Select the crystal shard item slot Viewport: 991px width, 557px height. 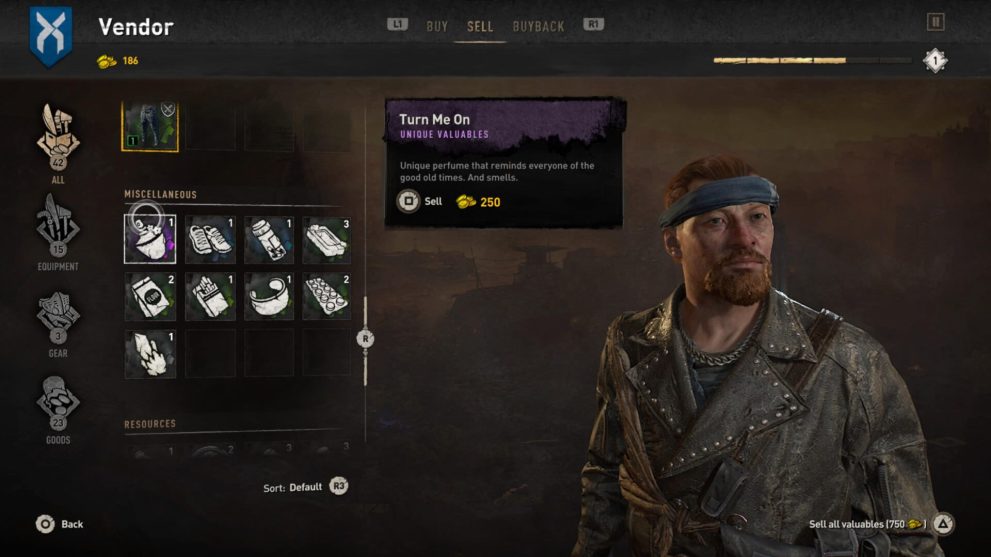coord(150,354)
